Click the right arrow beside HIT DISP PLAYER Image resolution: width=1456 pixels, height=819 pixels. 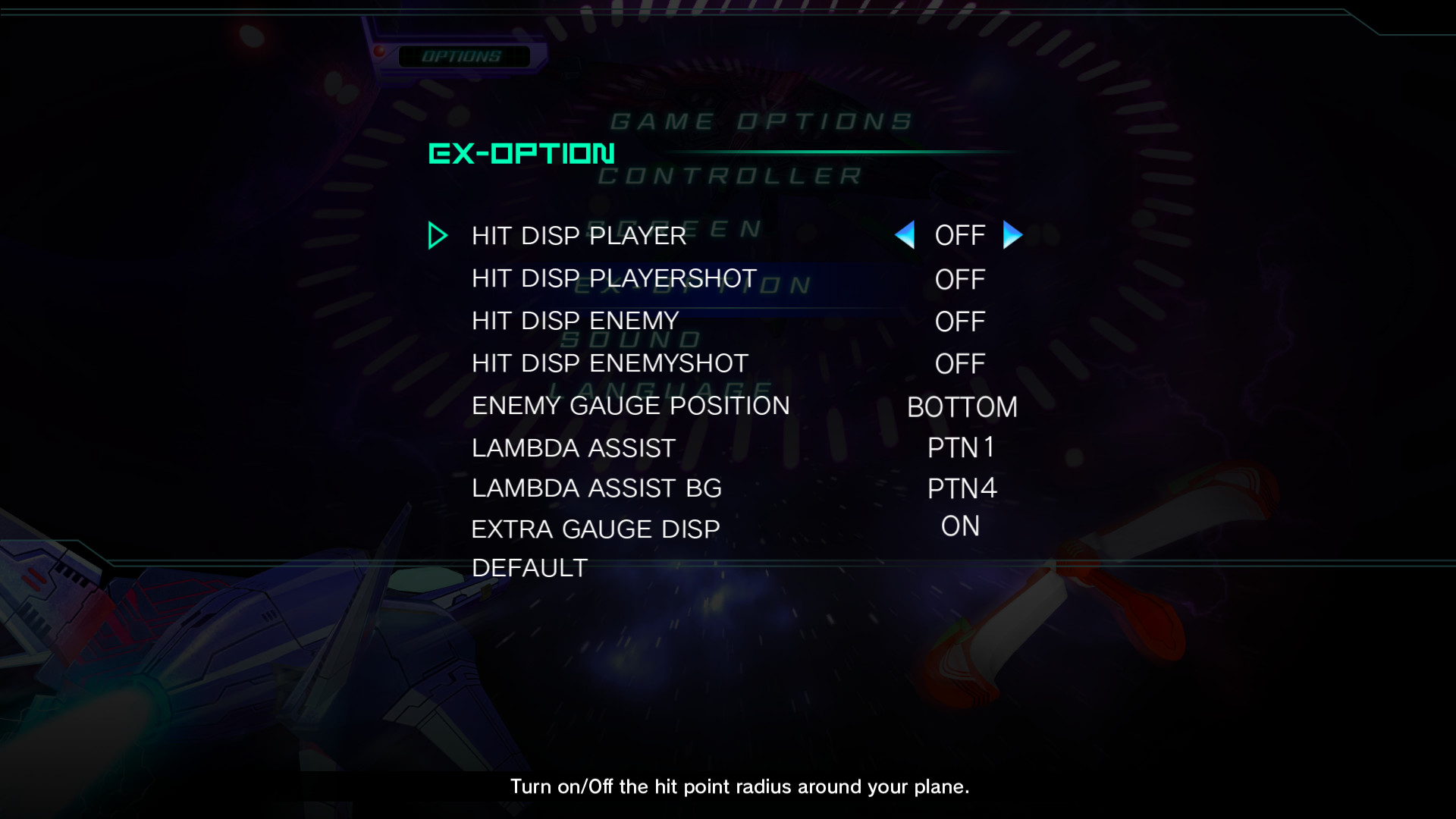tap(1012, 236)
